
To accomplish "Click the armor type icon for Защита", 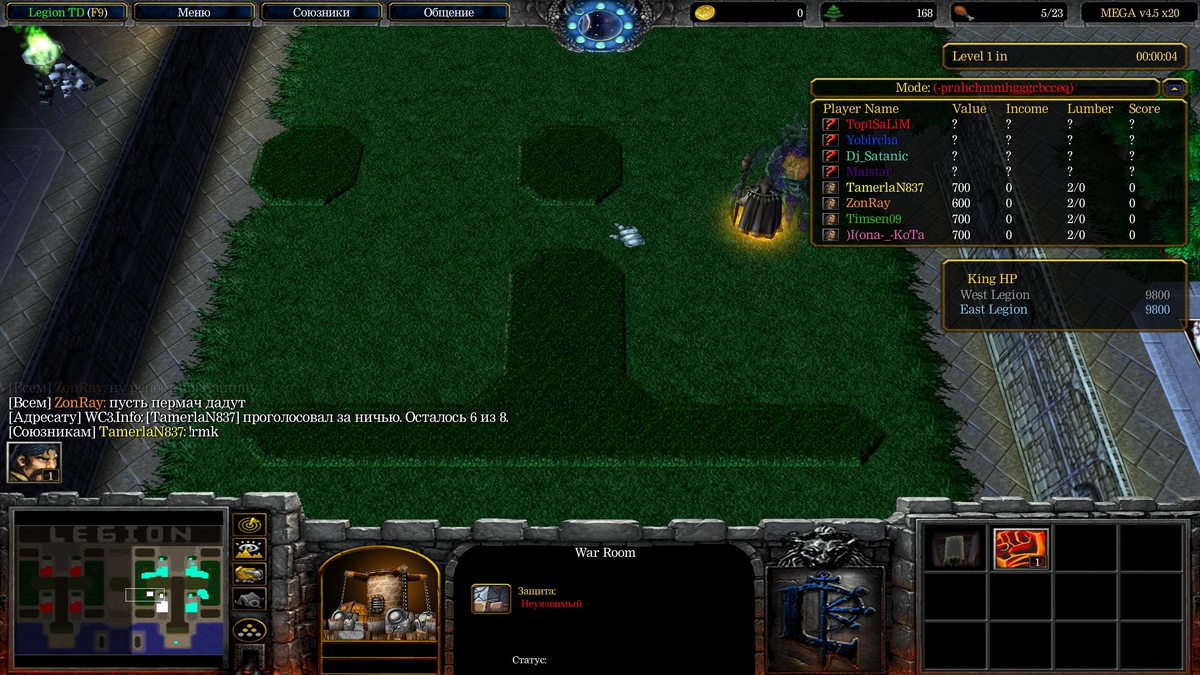I will coord(491,598).
